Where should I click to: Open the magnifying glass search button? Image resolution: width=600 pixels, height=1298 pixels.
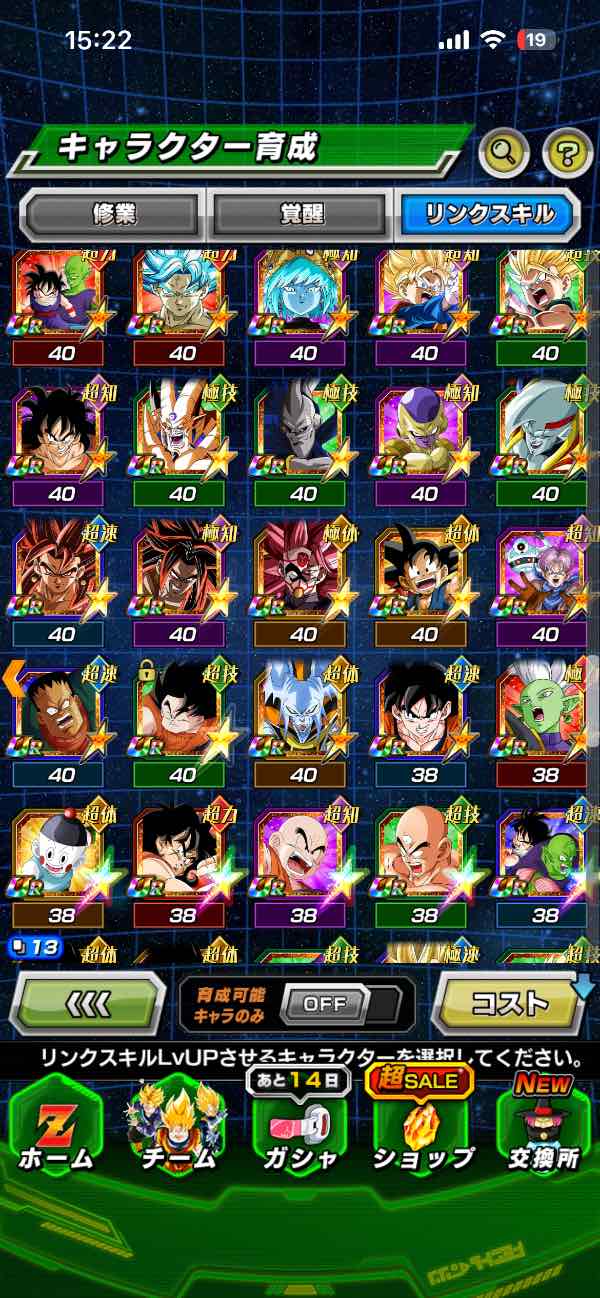pyautogui.click(x=503, y=153)
